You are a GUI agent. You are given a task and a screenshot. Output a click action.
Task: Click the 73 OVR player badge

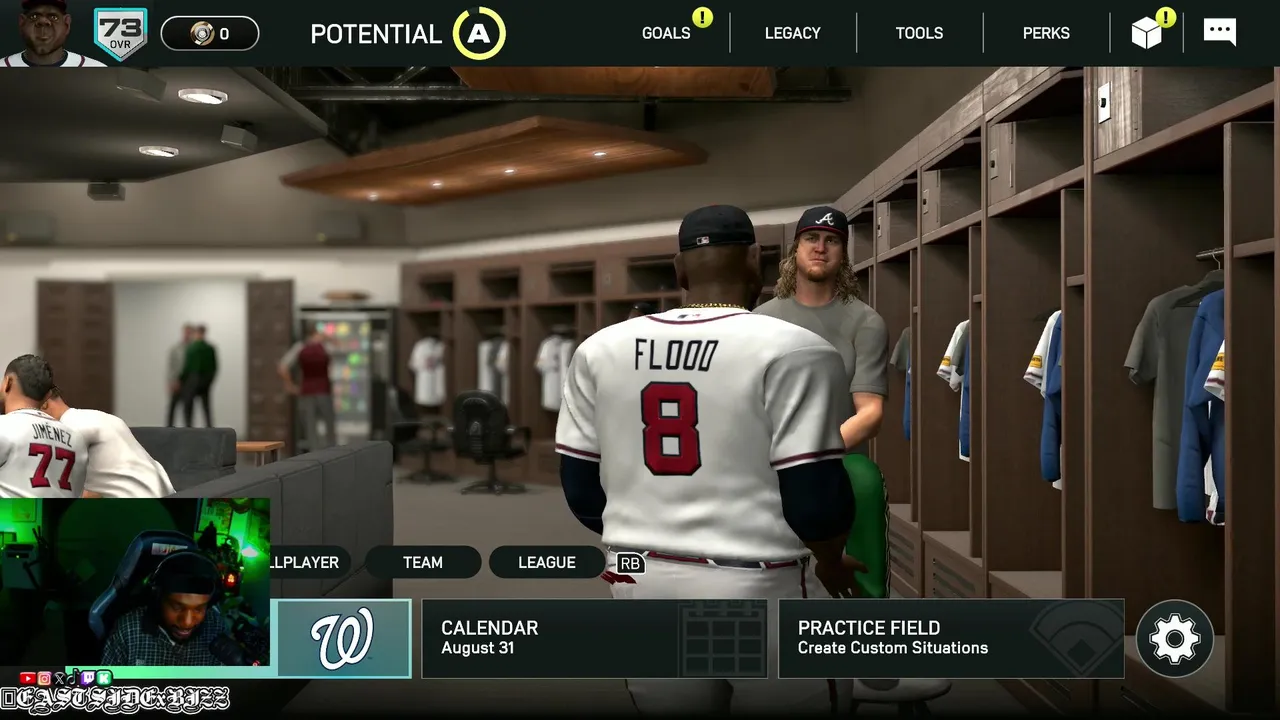coord(120,33)
